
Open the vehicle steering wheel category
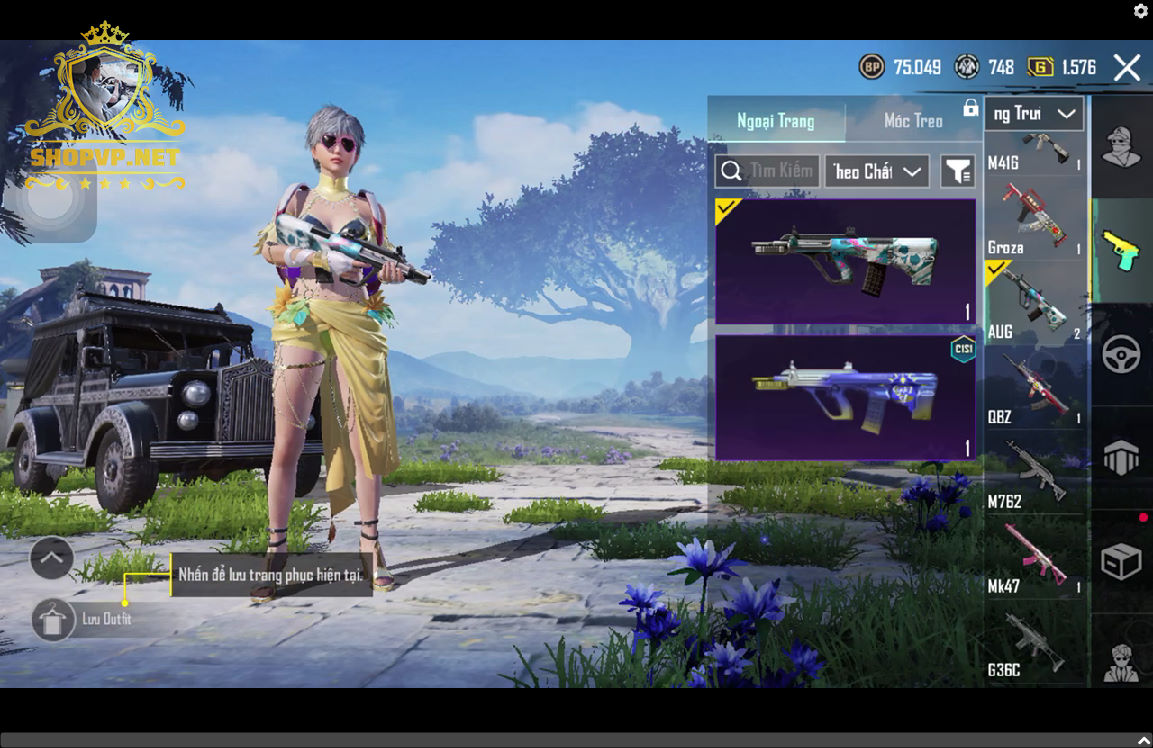(1121, 355)
